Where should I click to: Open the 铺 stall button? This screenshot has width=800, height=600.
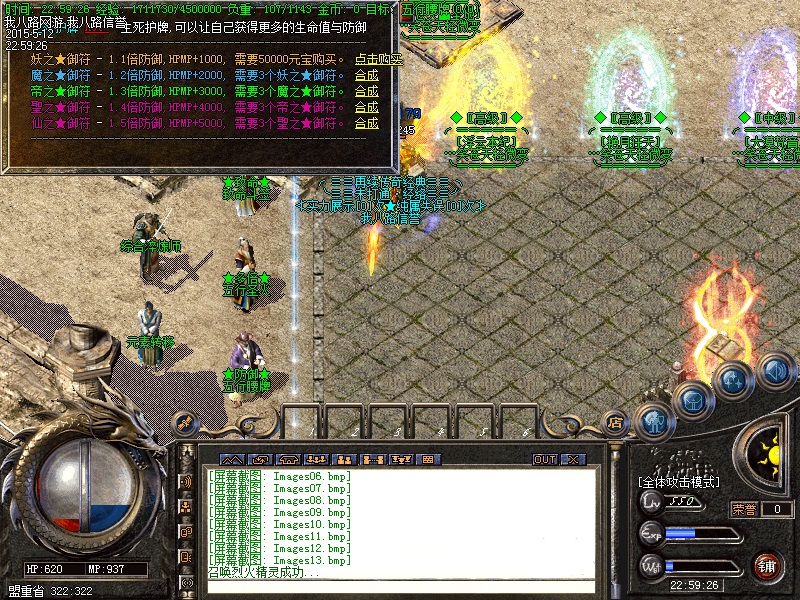pos(767,566)
